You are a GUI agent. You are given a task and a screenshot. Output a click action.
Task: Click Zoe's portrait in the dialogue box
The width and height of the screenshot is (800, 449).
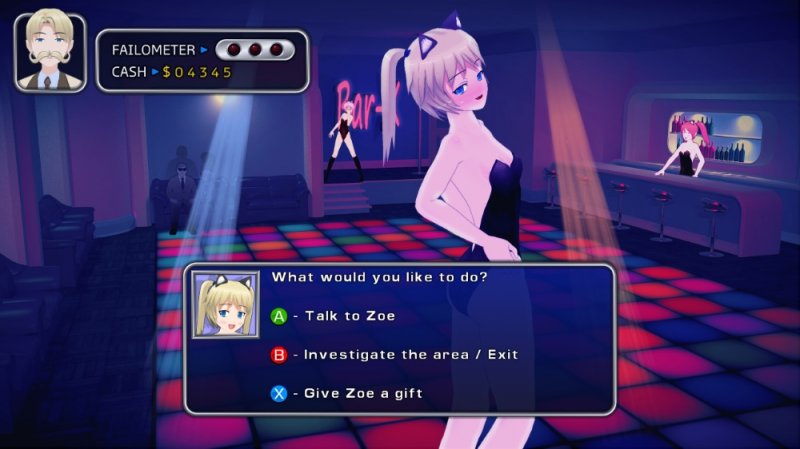tap(226, 304)
